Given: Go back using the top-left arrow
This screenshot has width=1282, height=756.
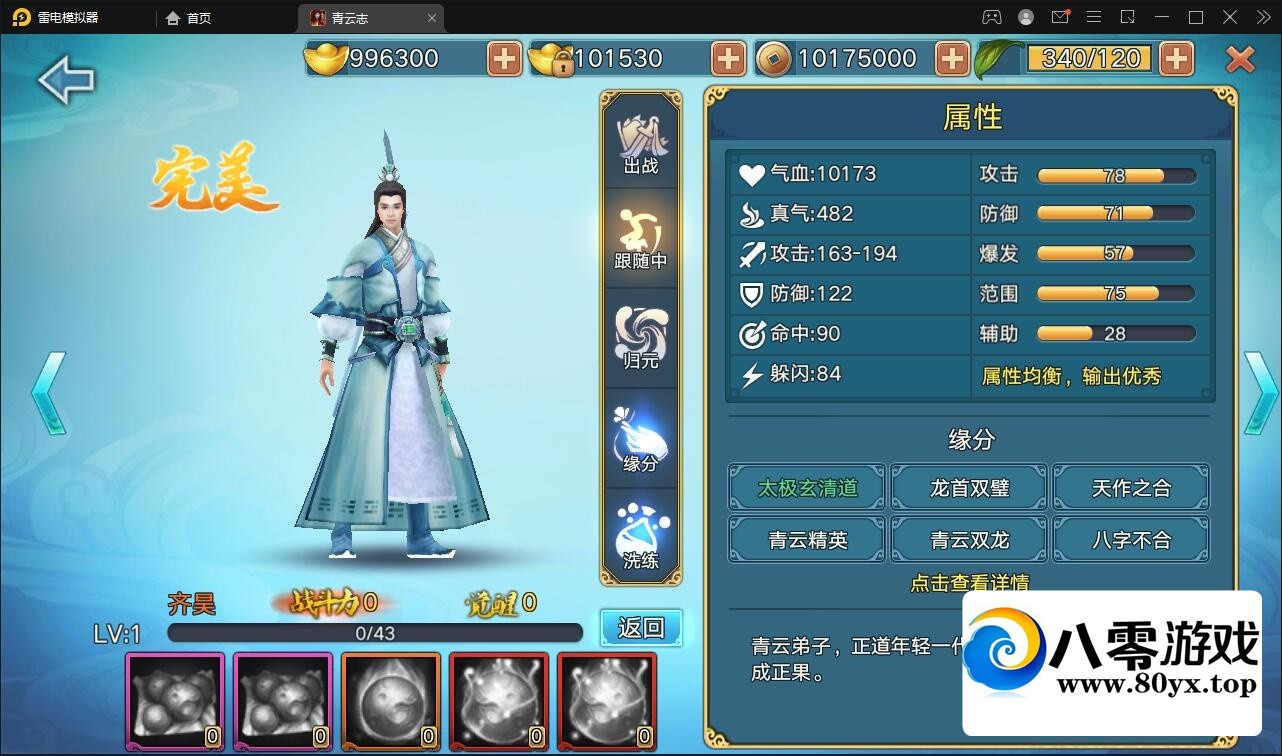Looking at the screenshot, I should (66, 80).
